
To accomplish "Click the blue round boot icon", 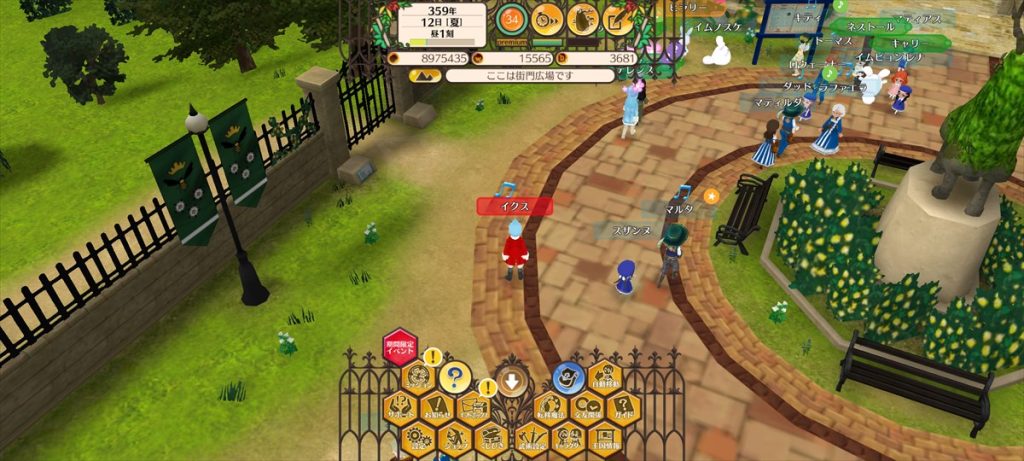I will pyautogui.click(x=568, y=376).
